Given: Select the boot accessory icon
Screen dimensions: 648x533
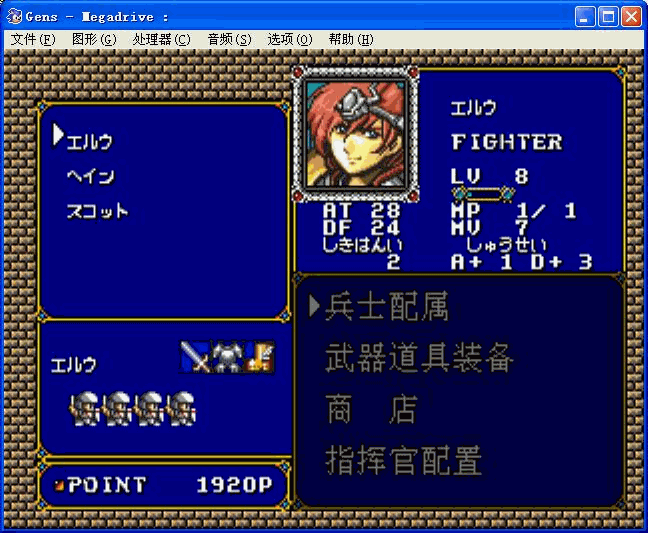Looking at the screenshot, I should [260, 357].
